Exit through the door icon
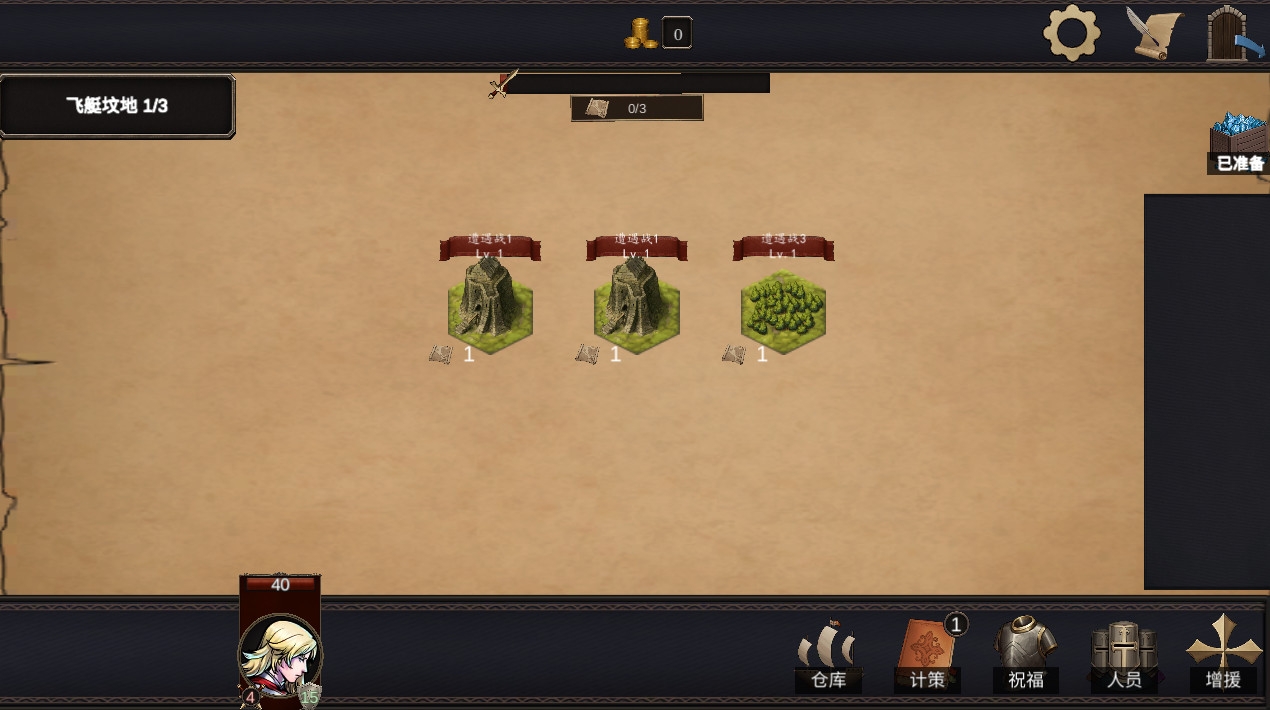Viewport: 1270px width, 710px height. (1234, 35)
